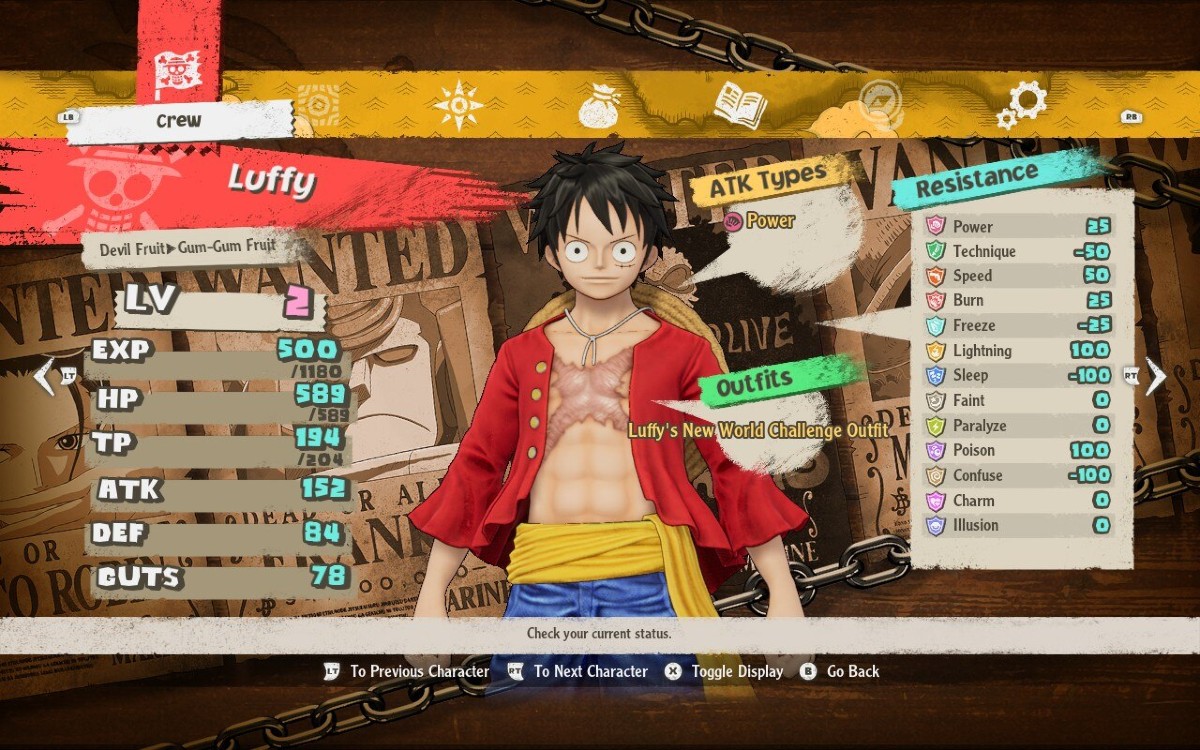This screenshot has width=1200, height=750.
Task: Switch to the item bag tab
Action: click(x=602, y=104)
